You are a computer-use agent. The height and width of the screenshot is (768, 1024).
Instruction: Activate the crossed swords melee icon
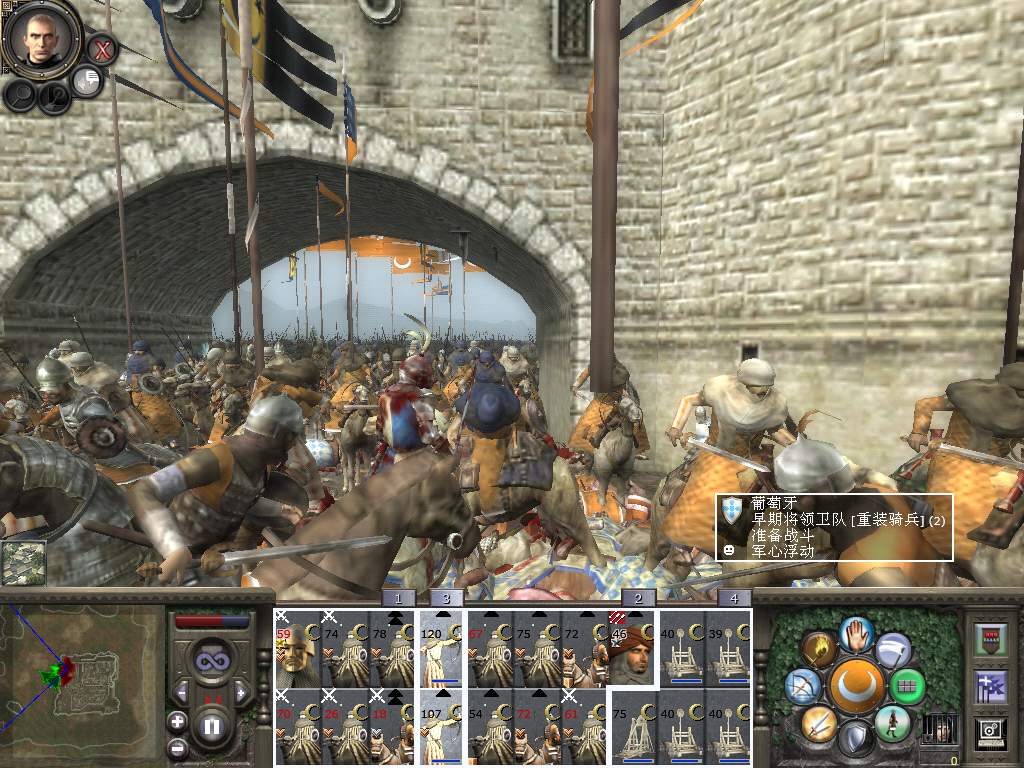(x=818, y=722)
